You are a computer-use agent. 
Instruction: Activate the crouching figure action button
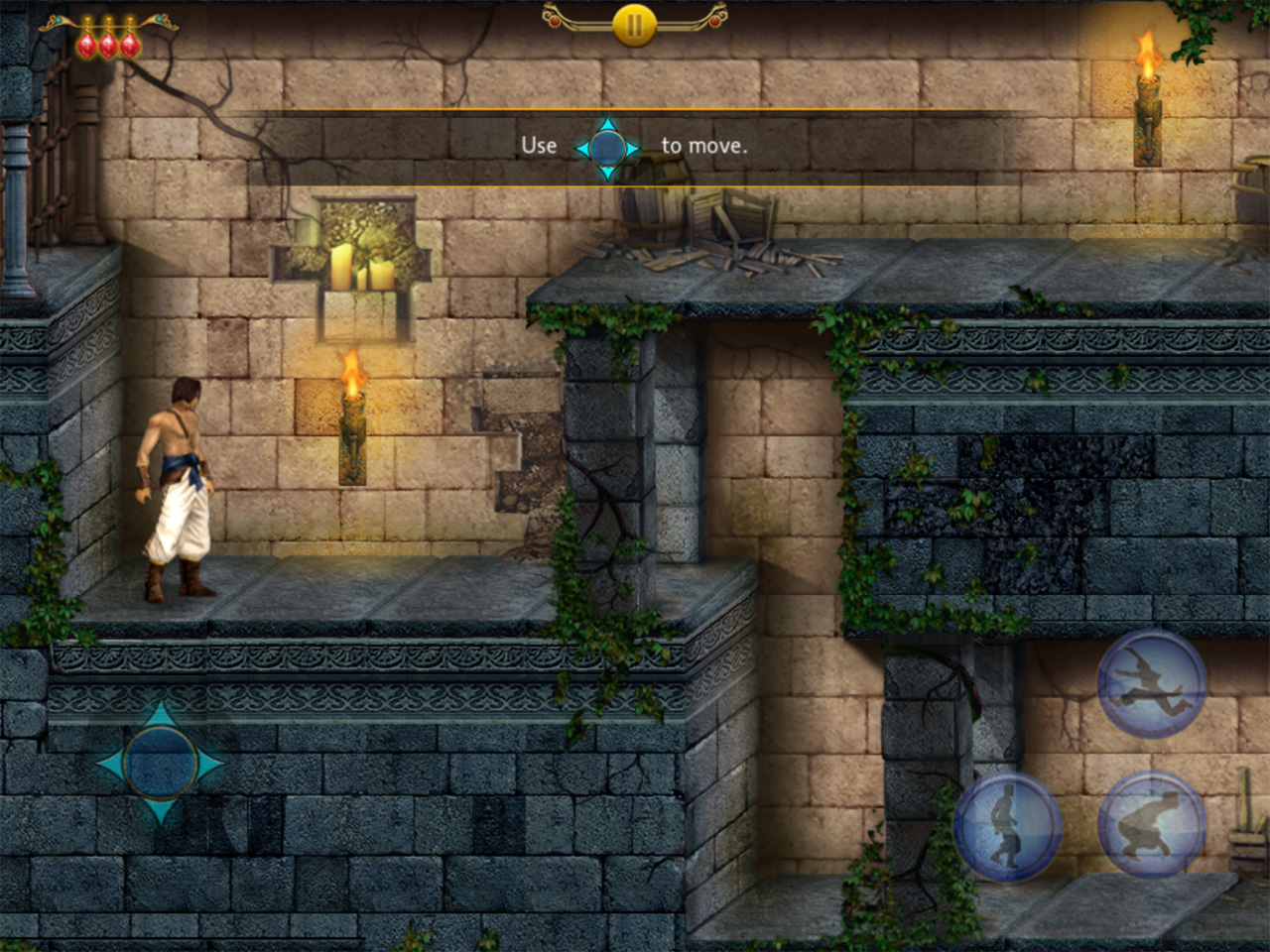pos(1151,825)
